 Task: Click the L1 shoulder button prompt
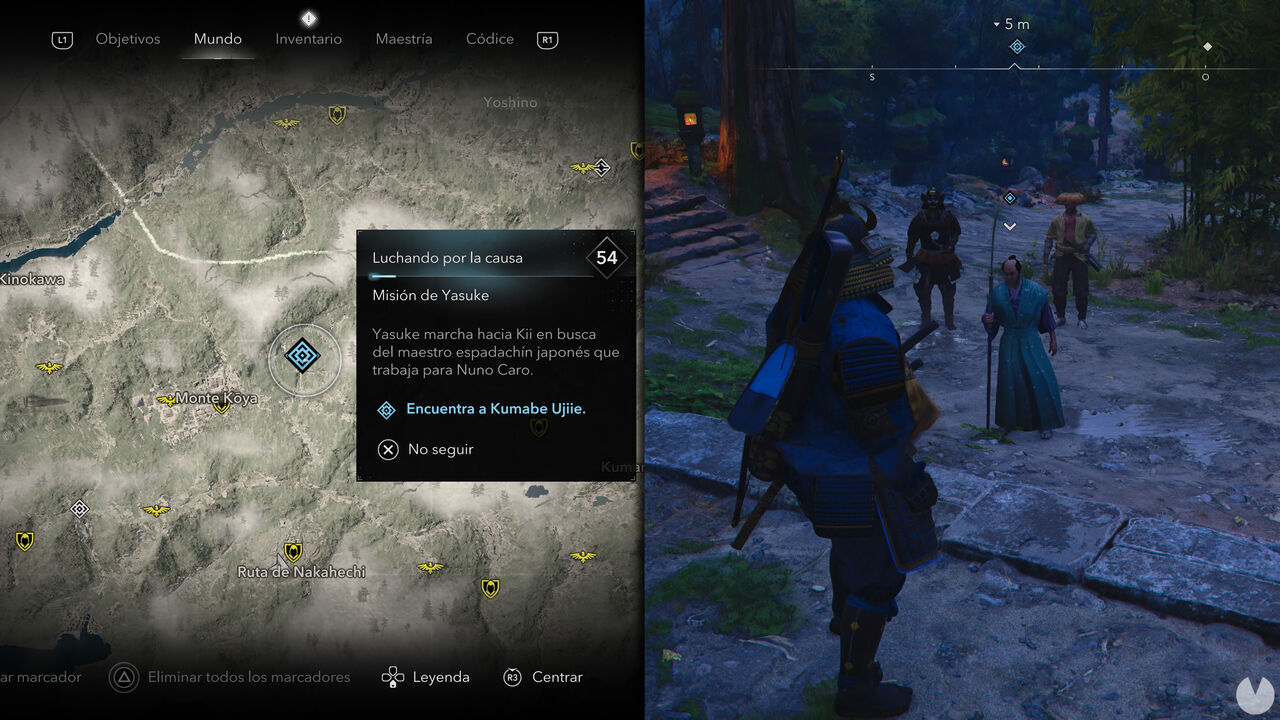62,39
